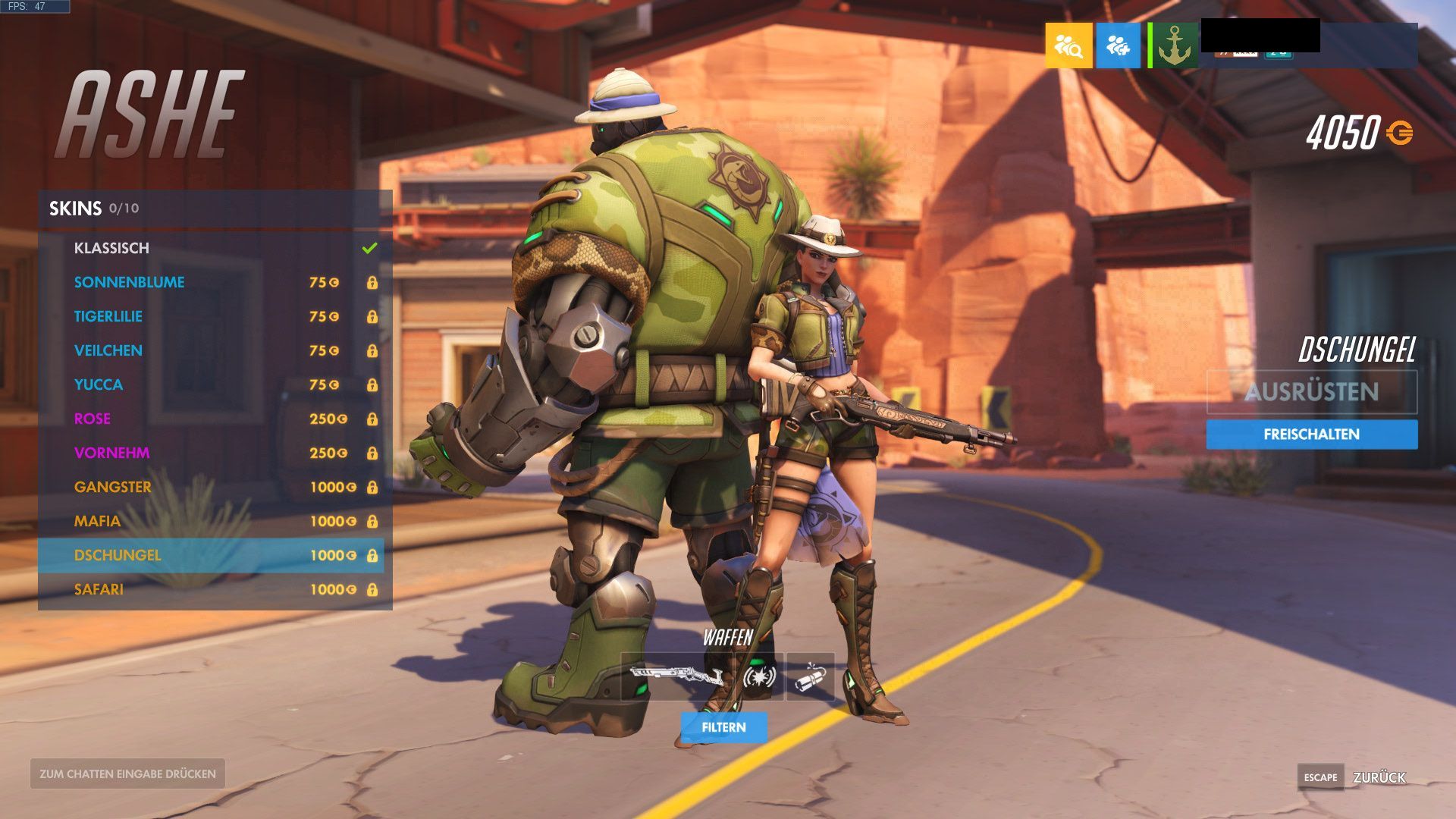1456x819 pixels.
Task: Click the highlighted Dschungel skin row
Action: coord(211,555)
